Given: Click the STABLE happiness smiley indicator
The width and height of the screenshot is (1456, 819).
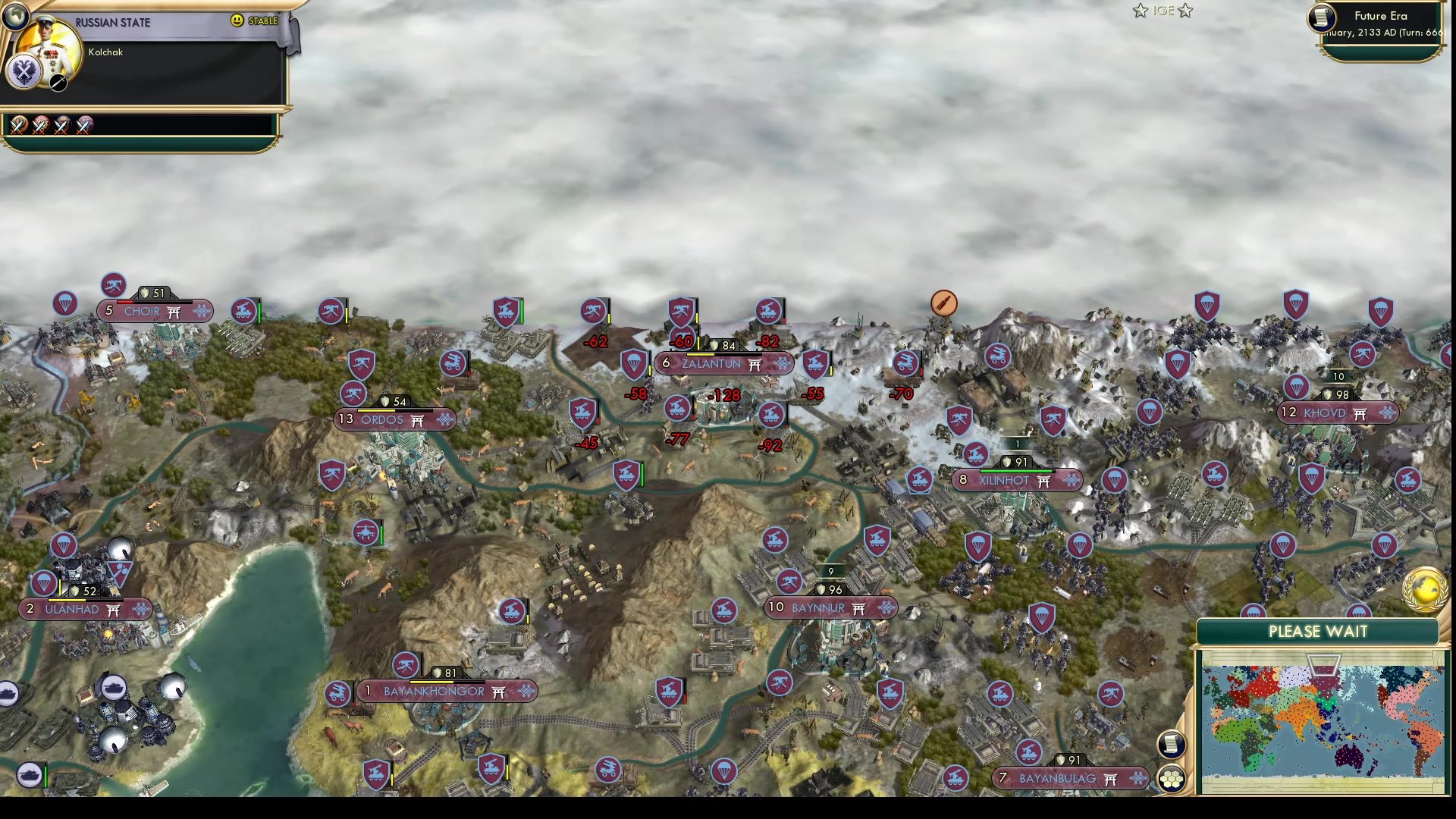Looking at the screenshot, I should coord(236,20).
